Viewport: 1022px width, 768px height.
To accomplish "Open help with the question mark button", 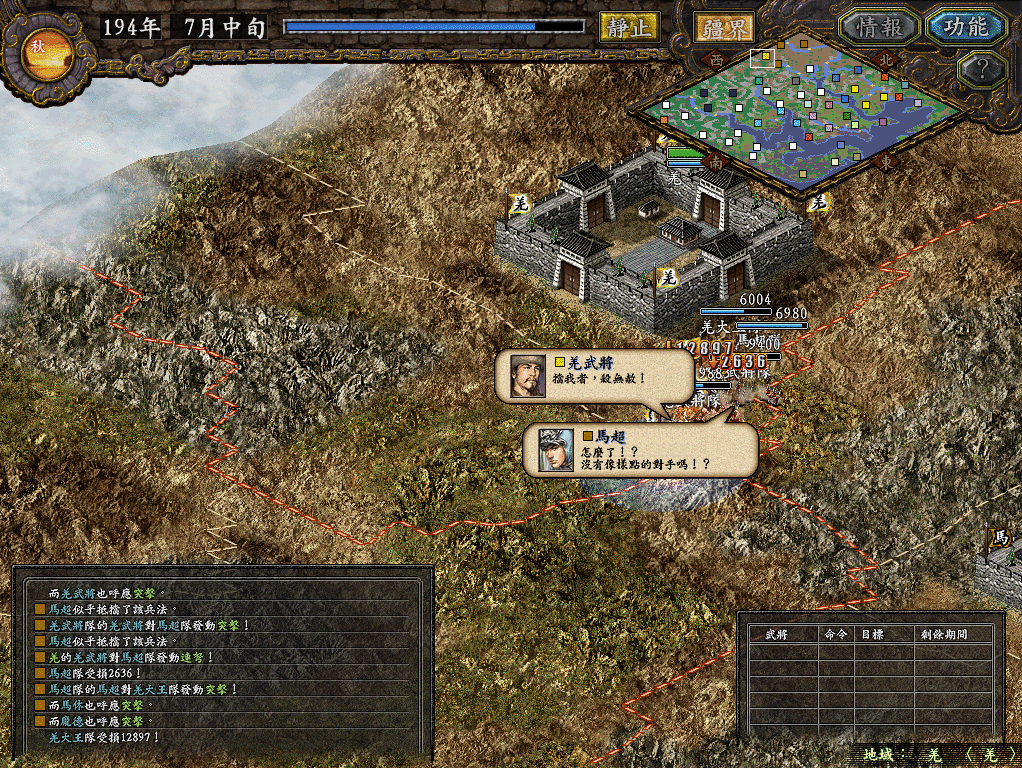I will pos(980,69).
